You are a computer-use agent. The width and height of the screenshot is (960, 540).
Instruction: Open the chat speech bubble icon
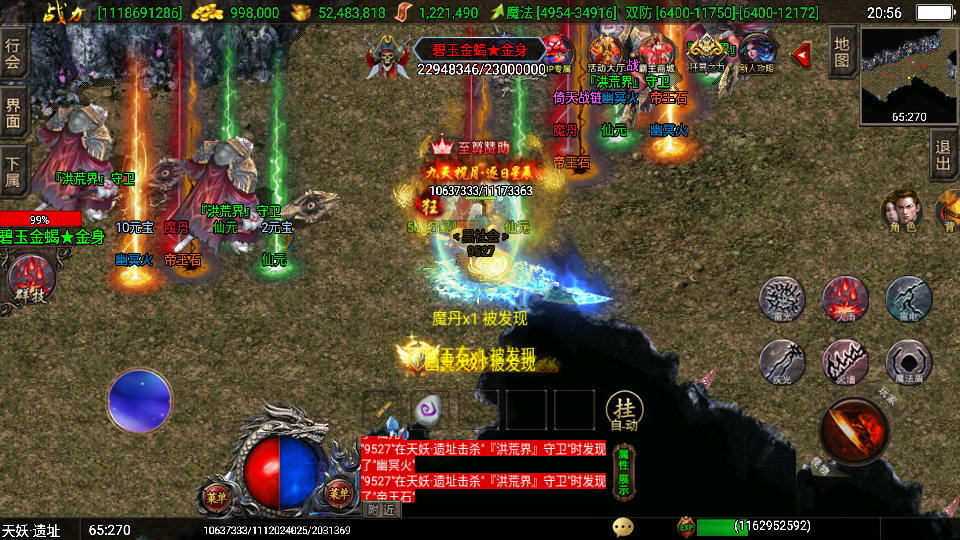point(624,525)
